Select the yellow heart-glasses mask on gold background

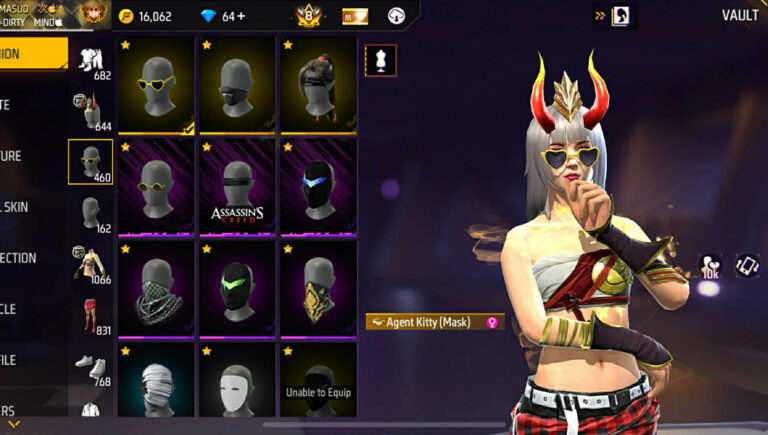(x=156, y=85)
